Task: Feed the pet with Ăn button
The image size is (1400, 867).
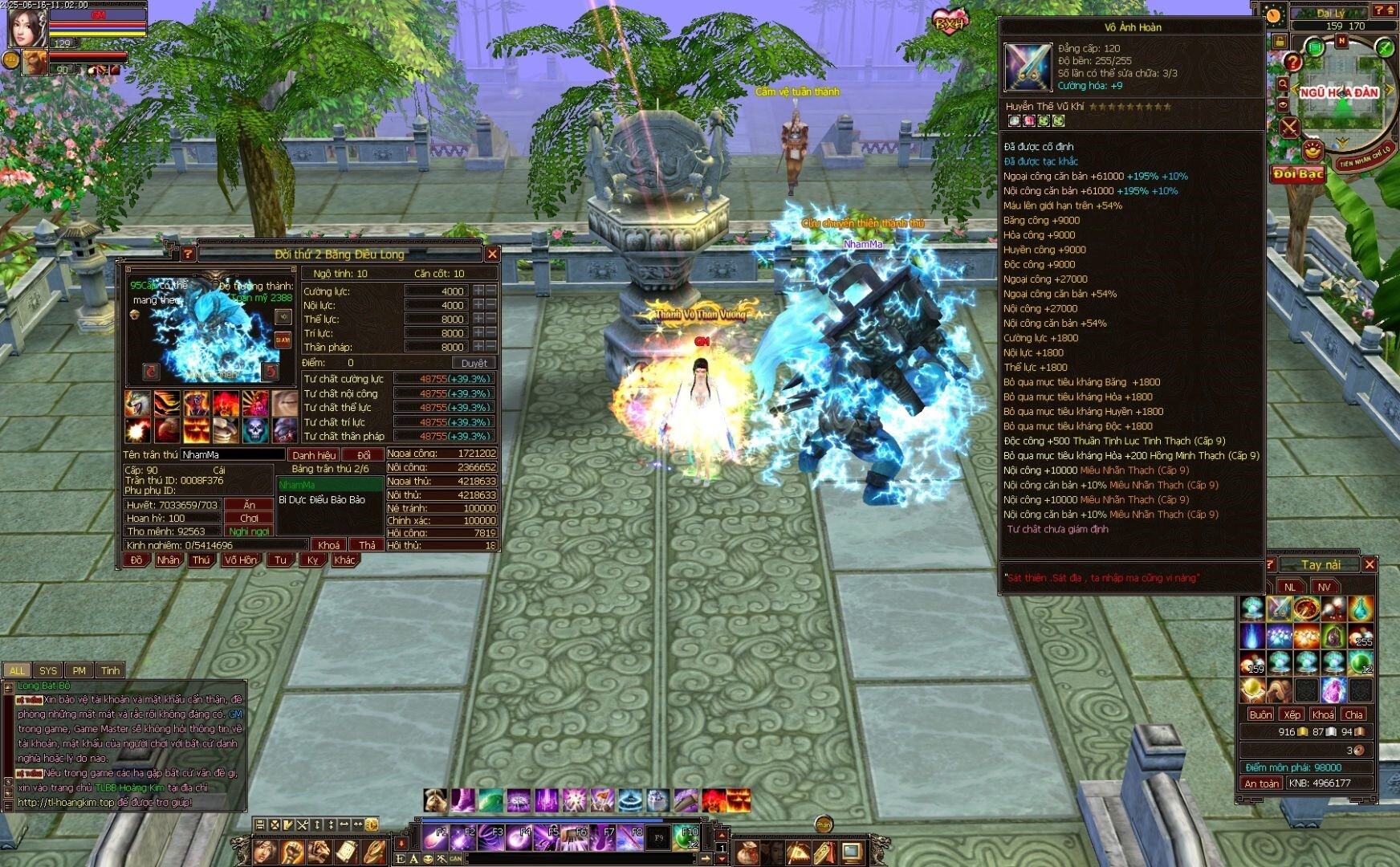Action: pos(249,505)
